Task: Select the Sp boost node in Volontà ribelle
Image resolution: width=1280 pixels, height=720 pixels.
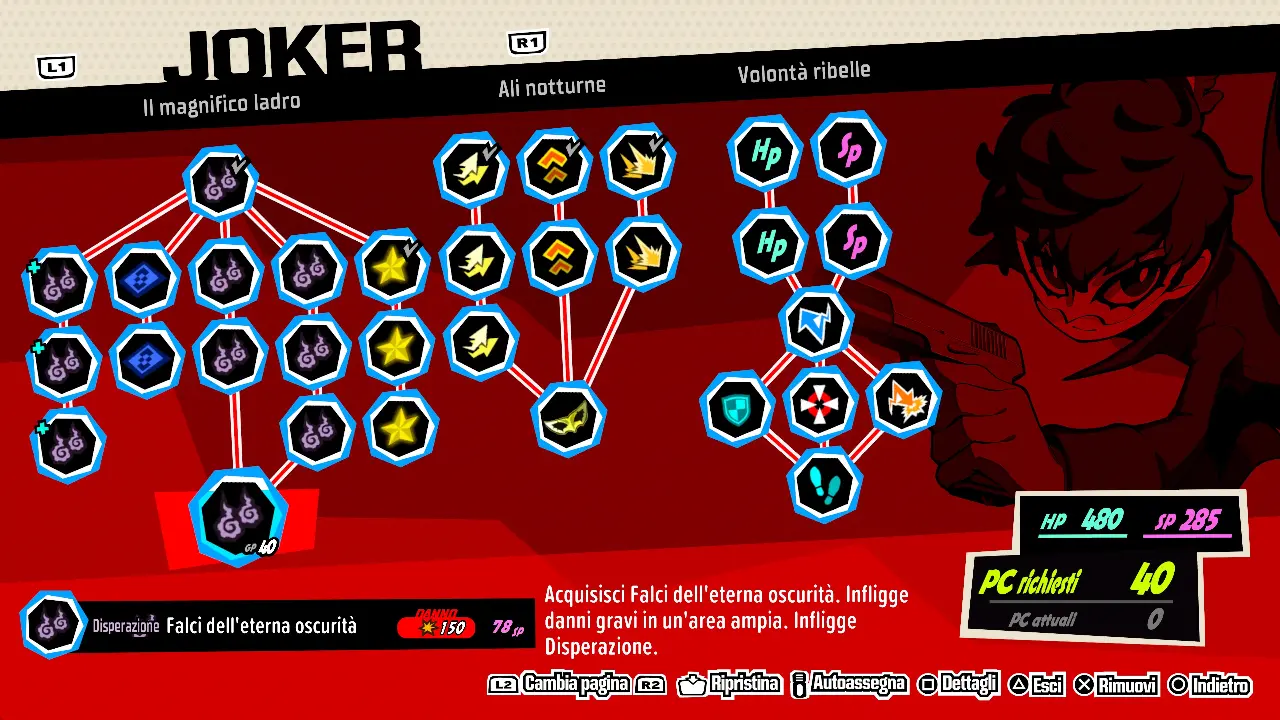Action: click(x=848, y=149)
